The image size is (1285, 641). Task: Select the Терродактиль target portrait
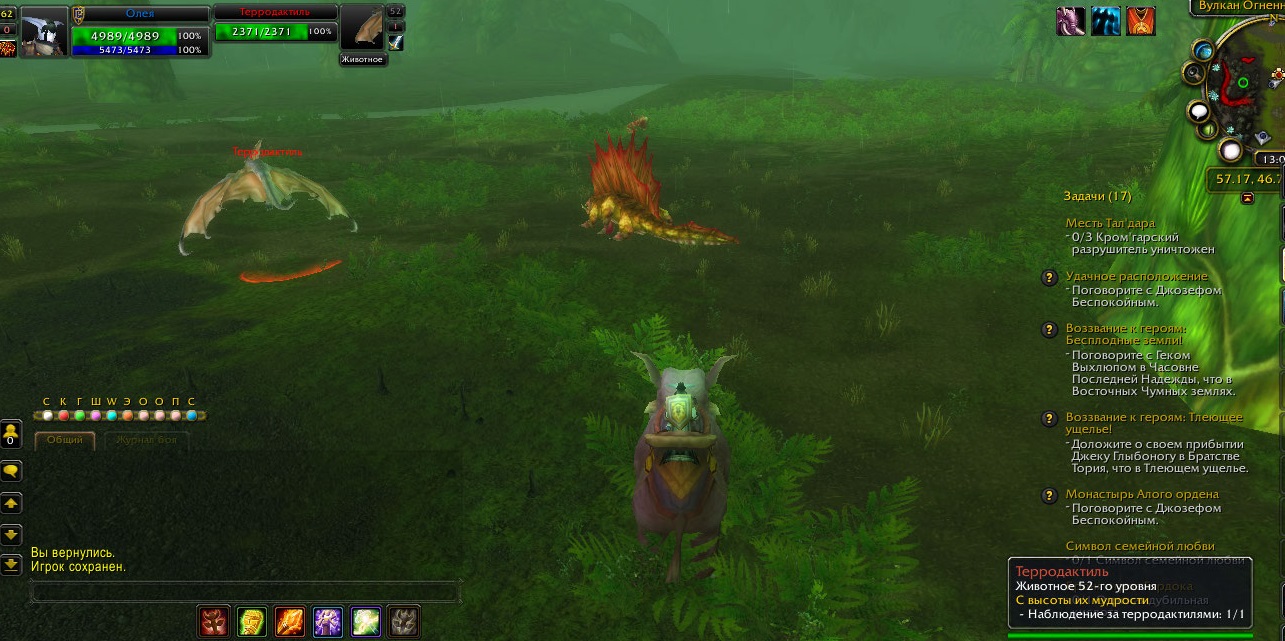pyautogui.click(x=362, y=28)
